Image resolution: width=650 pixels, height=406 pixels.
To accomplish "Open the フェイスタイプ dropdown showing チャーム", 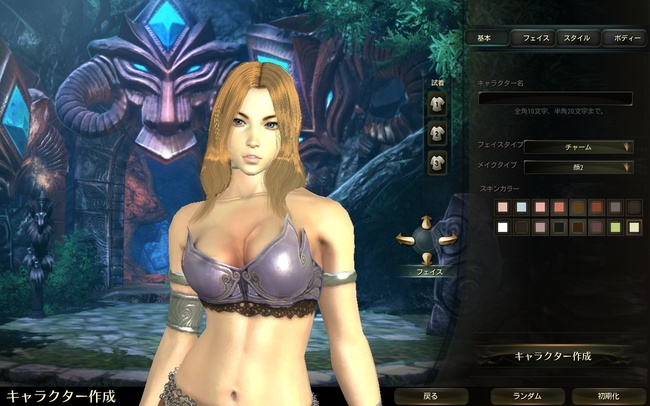I will pos(578,147).
